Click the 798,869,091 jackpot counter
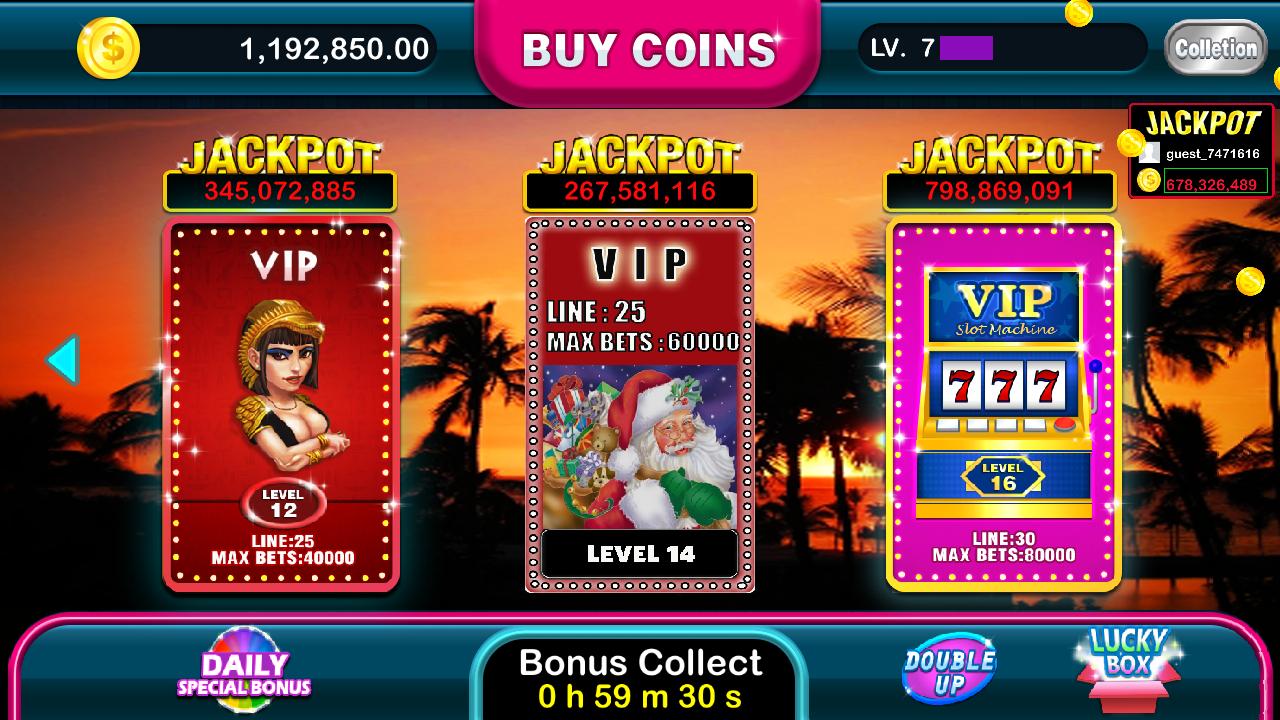 click(x=1000, y=188)
